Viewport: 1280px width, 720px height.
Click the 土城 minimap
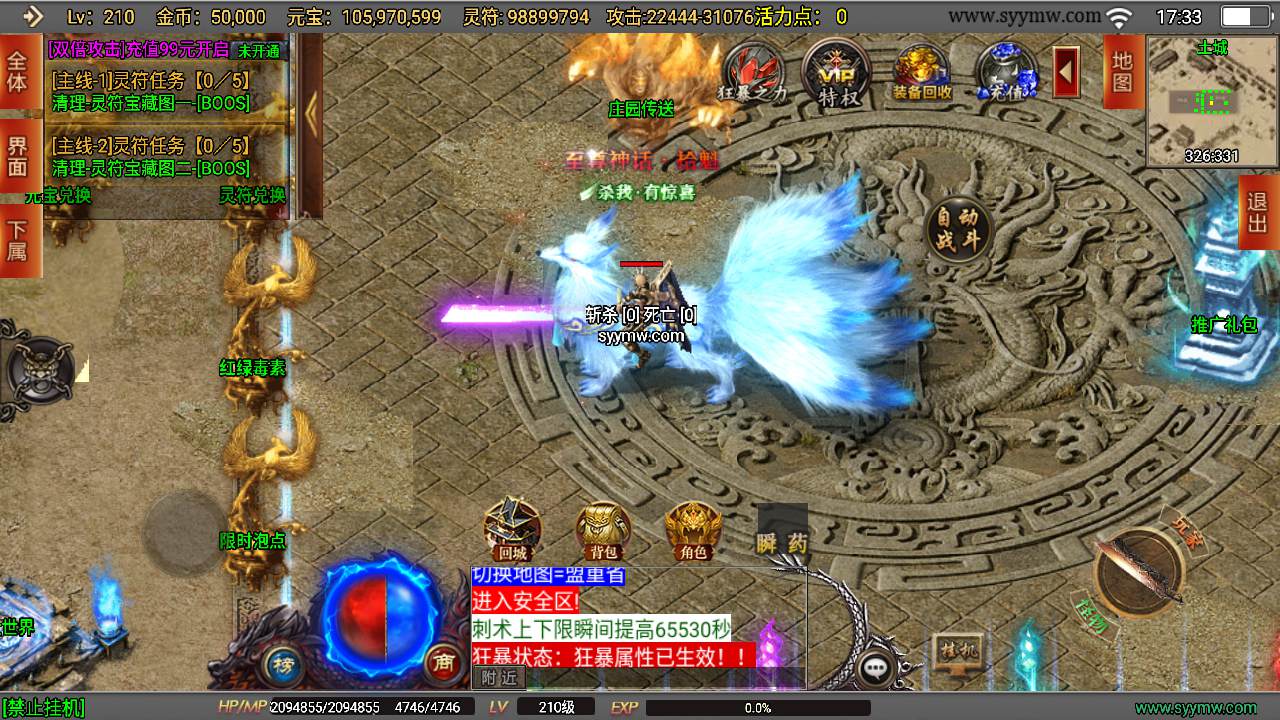(1211, 100)
